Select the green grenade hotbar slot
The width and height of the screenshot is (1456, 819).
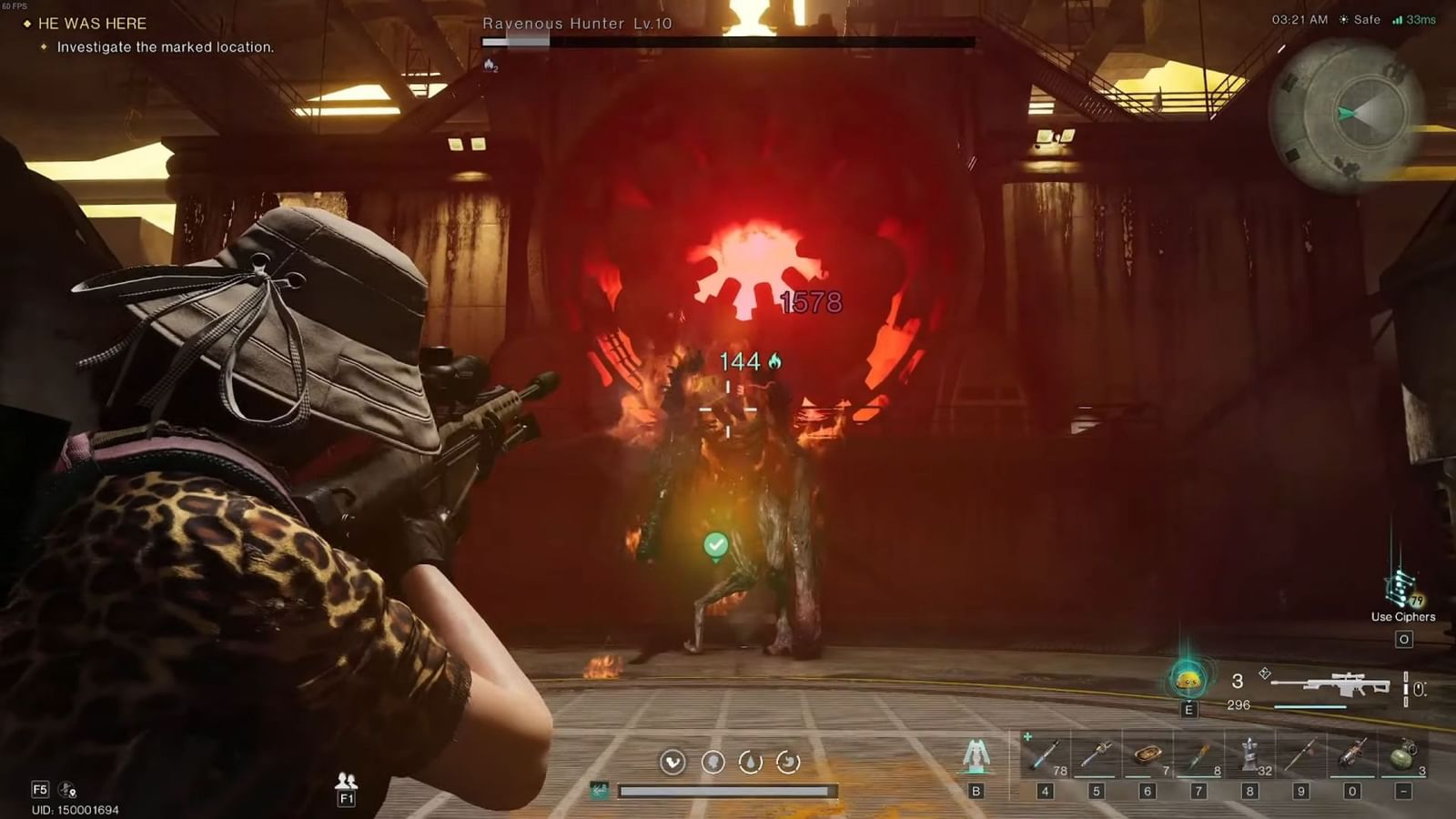click(x=1403, y=755)
